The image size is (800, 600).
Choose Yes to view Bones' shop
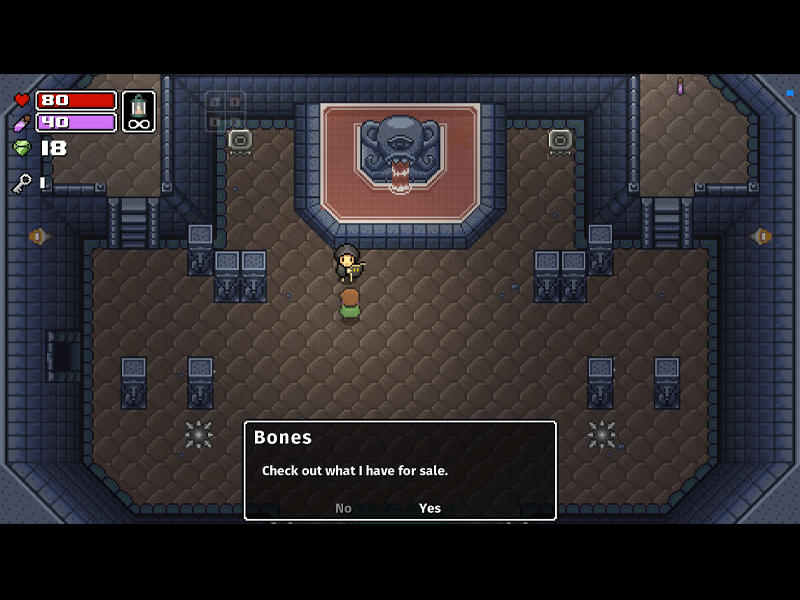[430, 508]
